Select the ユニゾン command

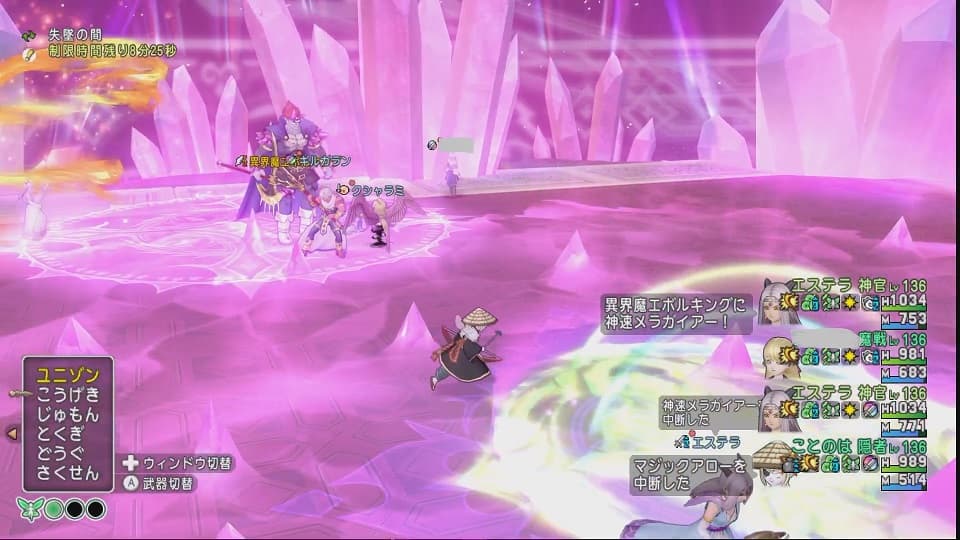67,376
